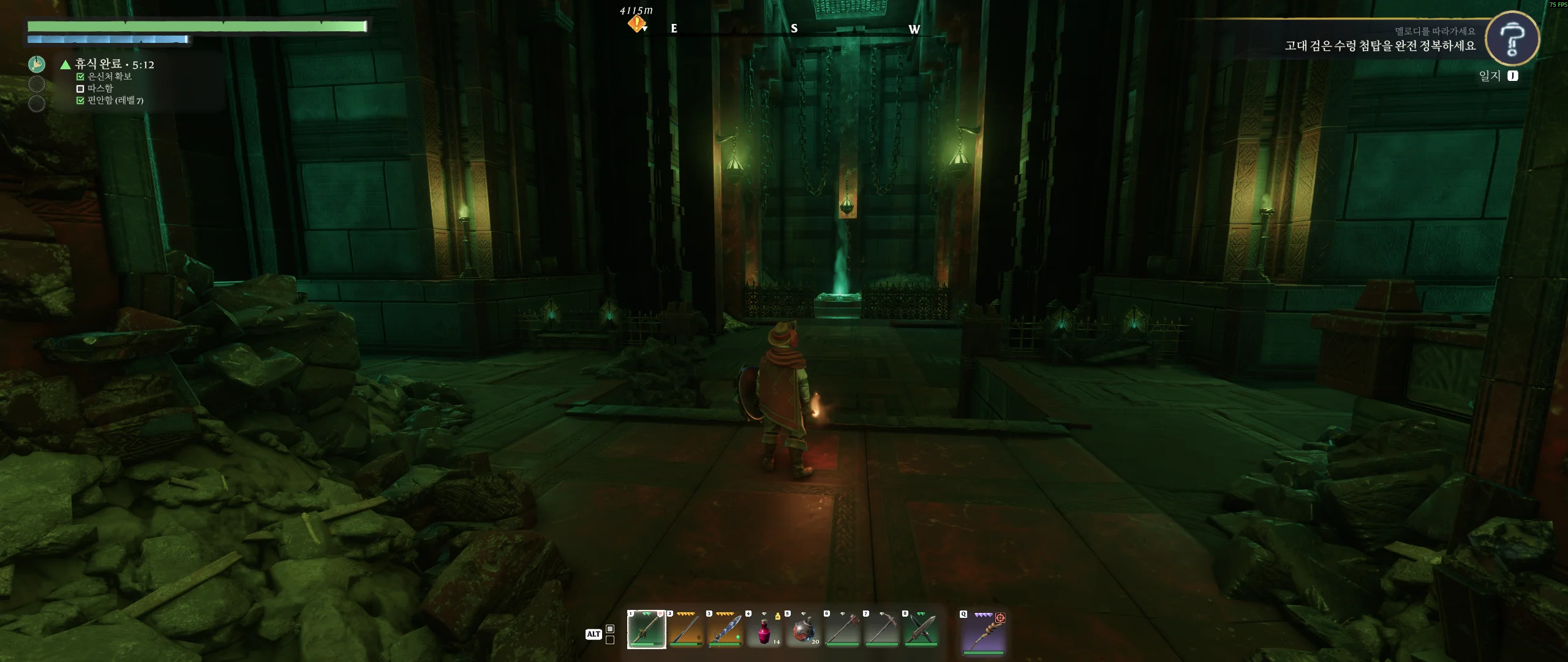Equip the axe in hotbar slot 6
The width and height of the screenshot is (1568, 662).
point(842,629)
